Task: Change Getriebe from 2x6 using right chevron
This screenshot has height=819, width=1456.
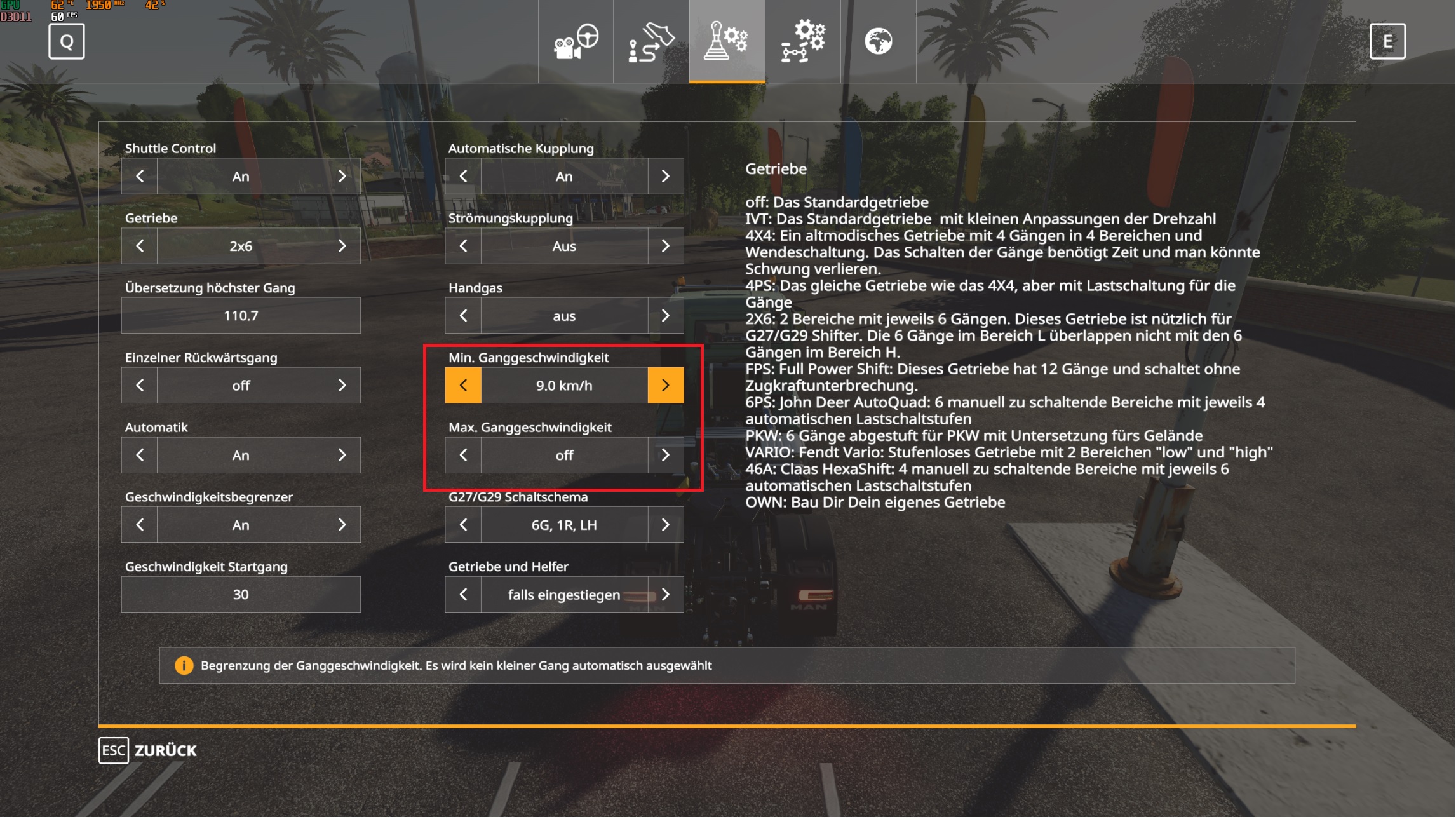Action: click(x=343, y=246)
